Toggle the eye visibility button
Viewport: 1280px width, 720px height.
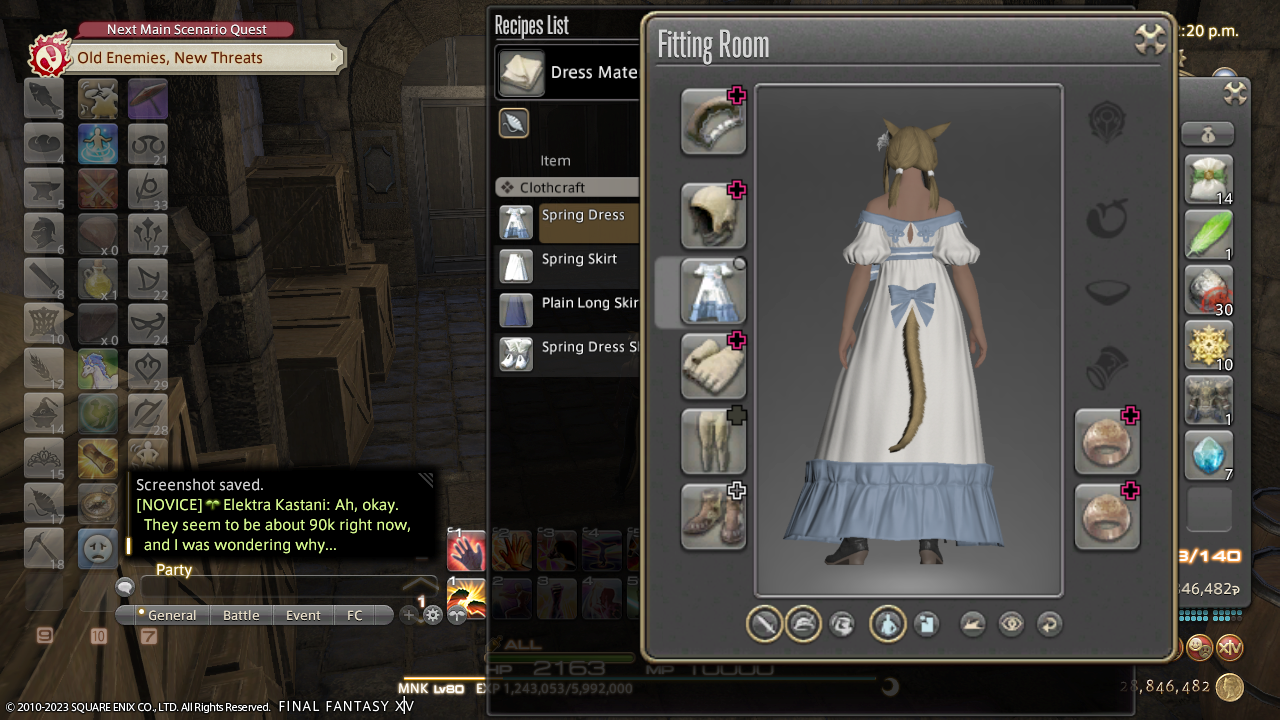click(1011, 624)
